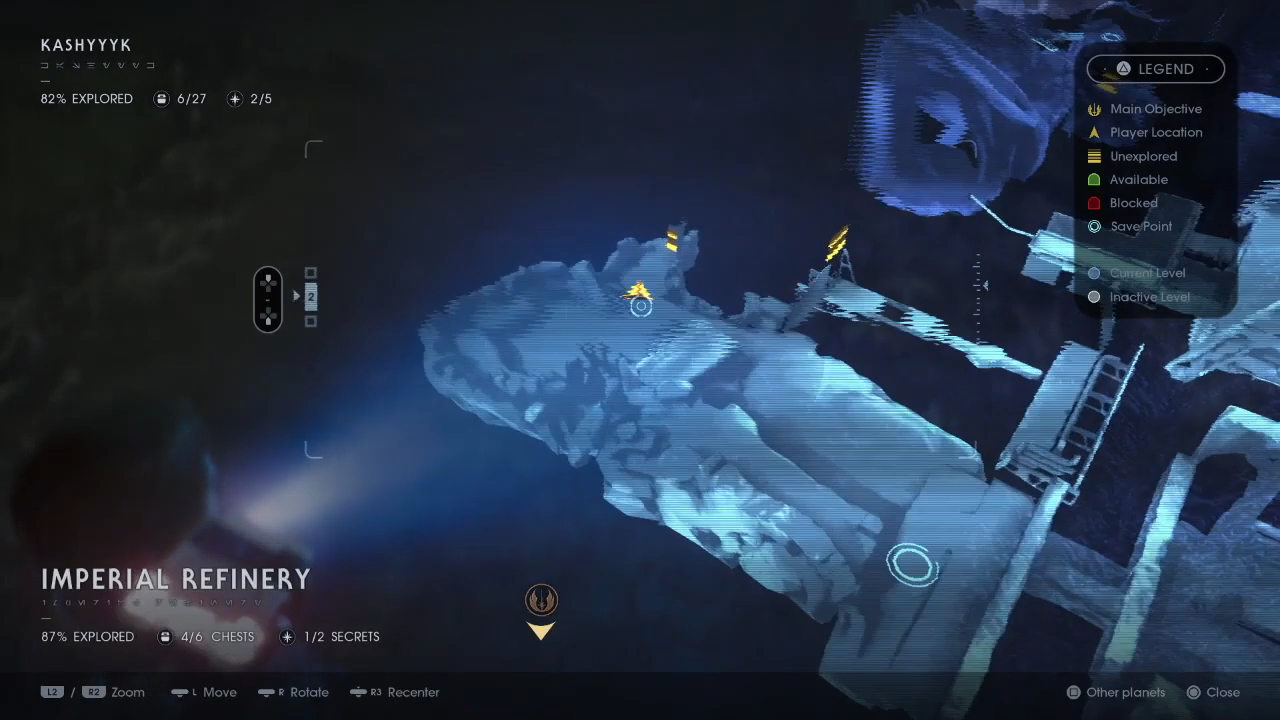Close the holomap
1280x720 pixels.
pyautogui.click(x=1213, y=692)
